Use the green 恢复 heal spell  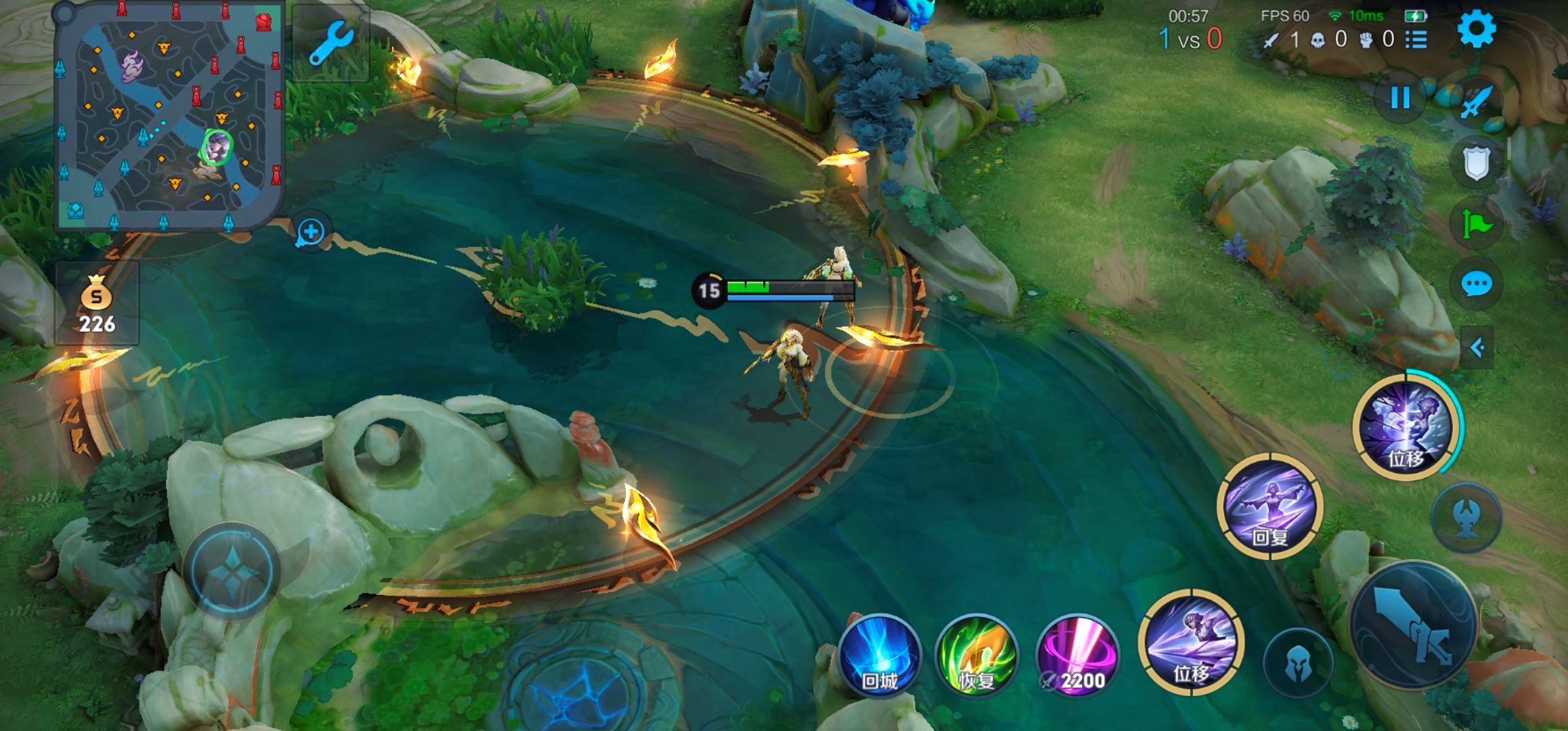pos(977,656)
